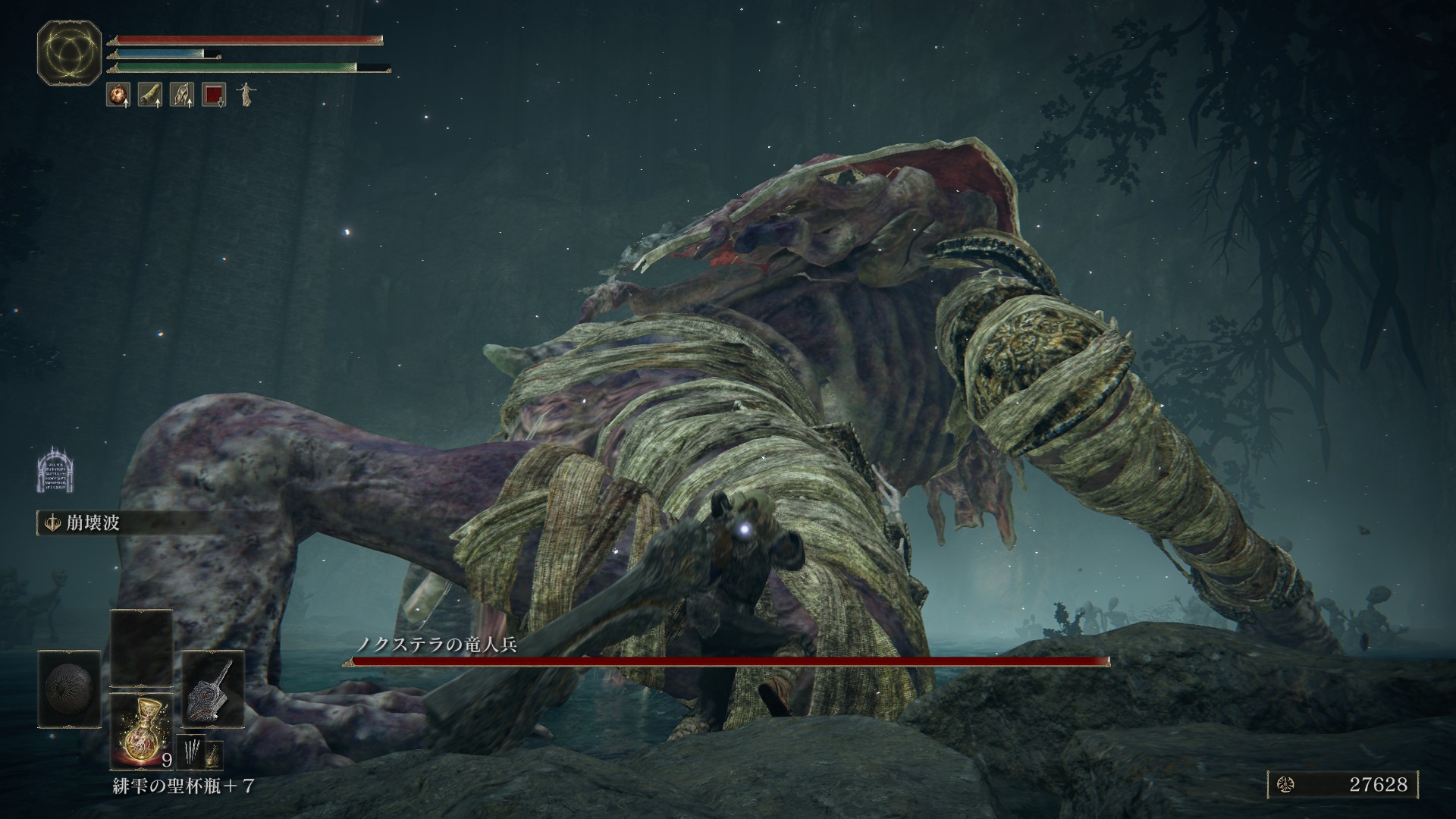The height and width of the screenshot is (819, 1456).
Task: Click the golden sparkle pouch item
Action: coord(215,754)
